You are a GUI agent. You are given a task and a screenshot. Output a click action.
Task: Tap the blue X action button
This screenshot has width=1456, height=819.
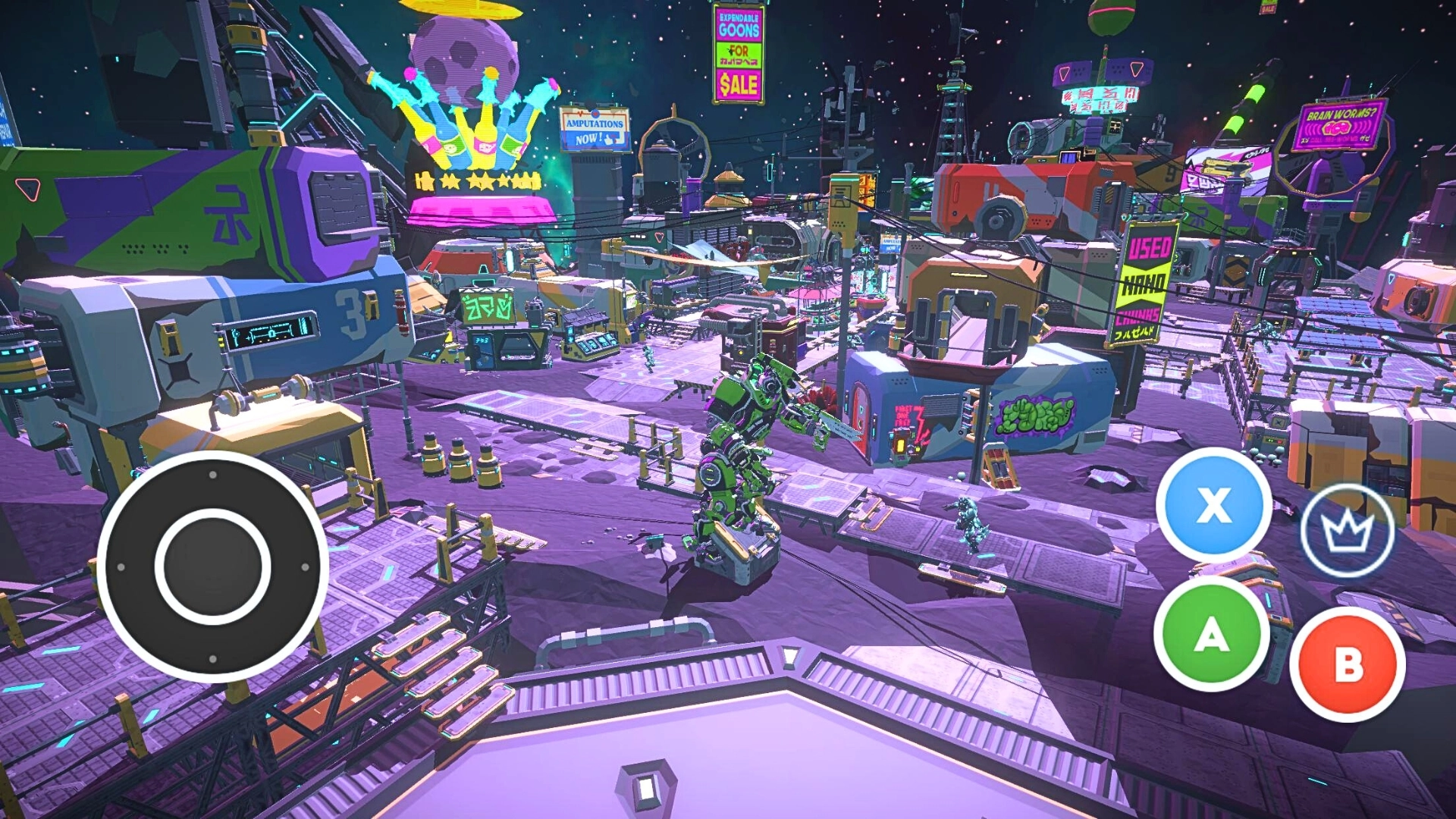pos(1213,504)
